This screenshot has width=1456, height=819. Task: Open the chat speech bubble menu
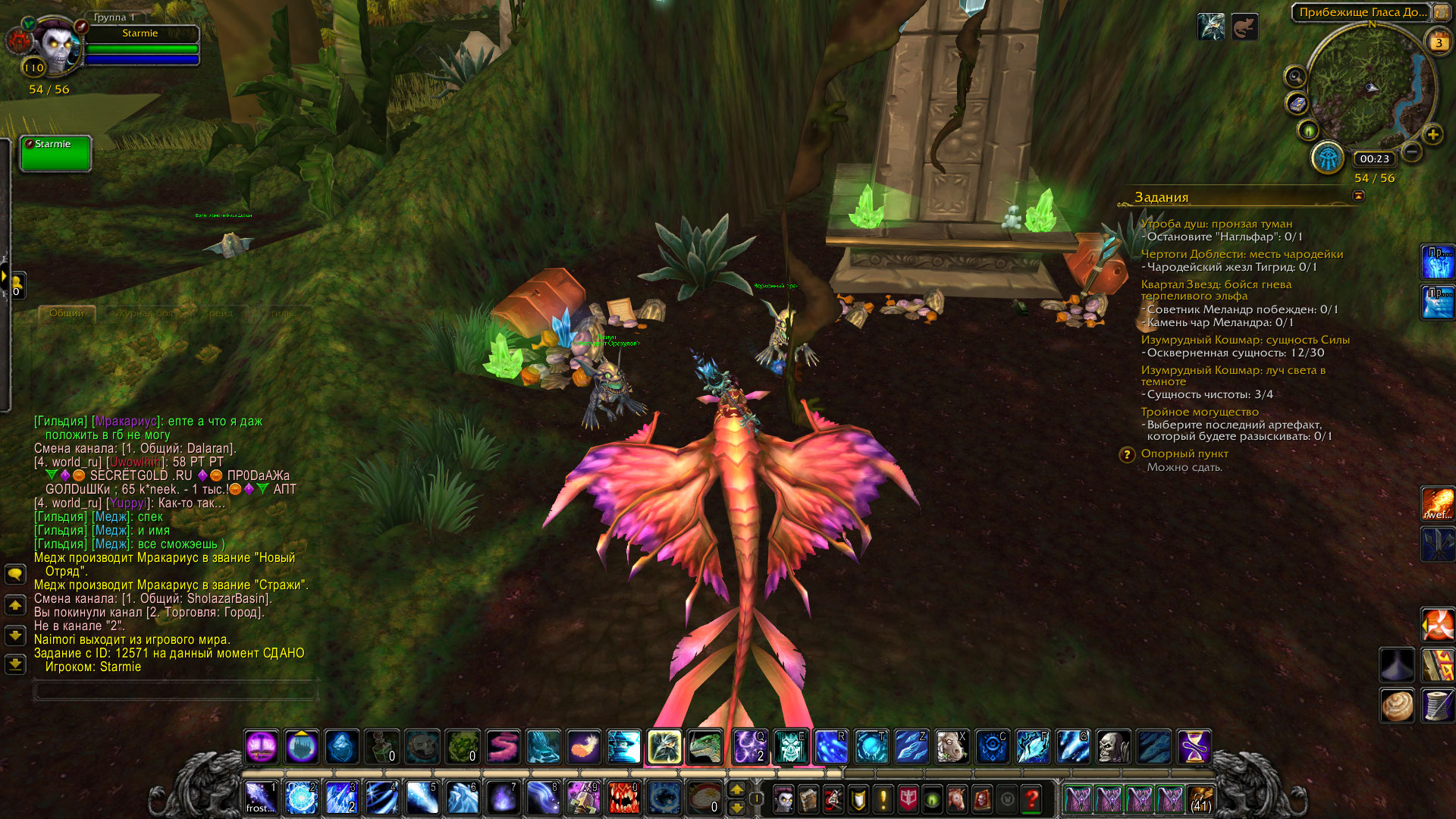[x=15, y=574]
